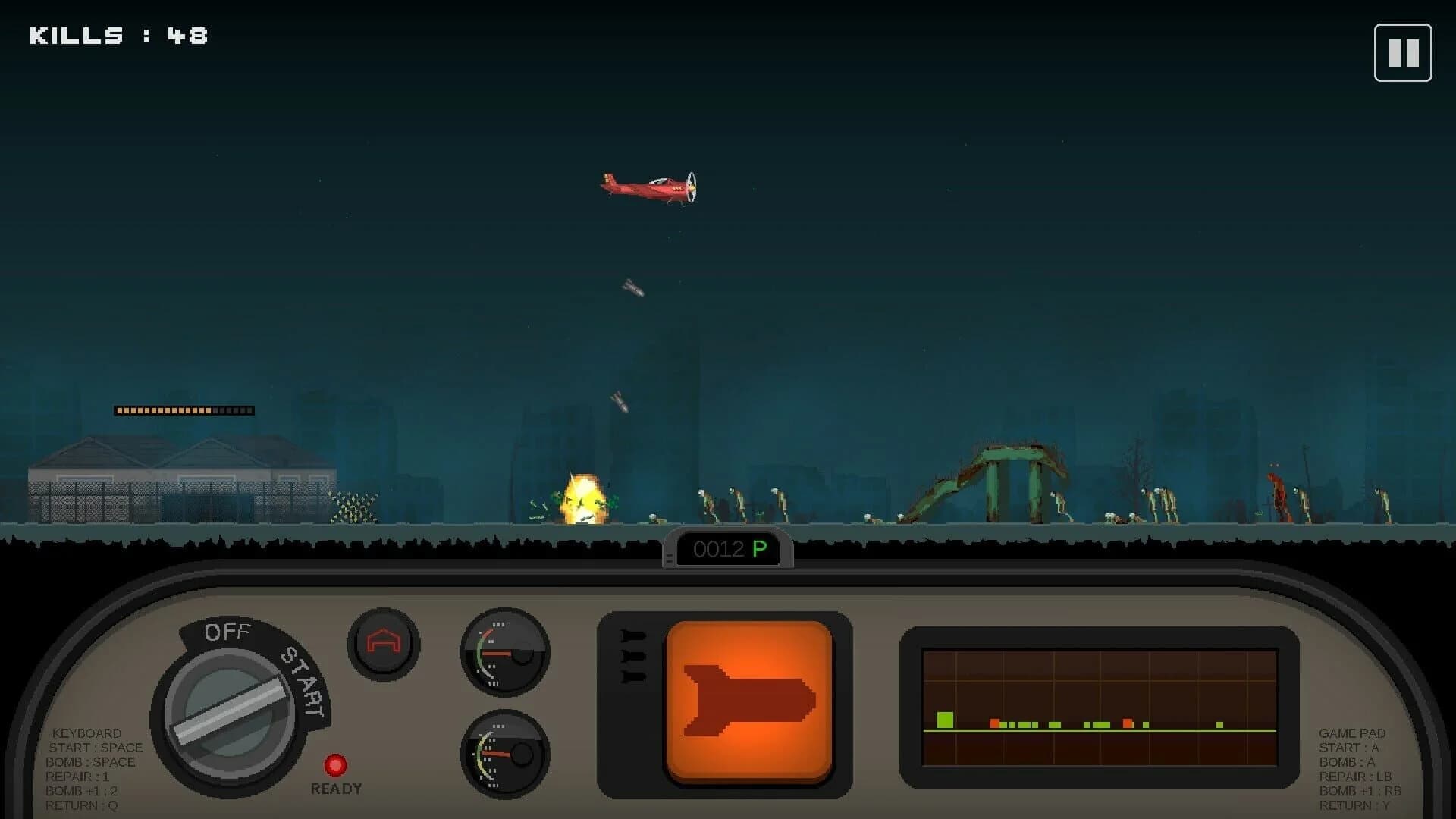Click the KILLS : 48 counter

(118, 34)
